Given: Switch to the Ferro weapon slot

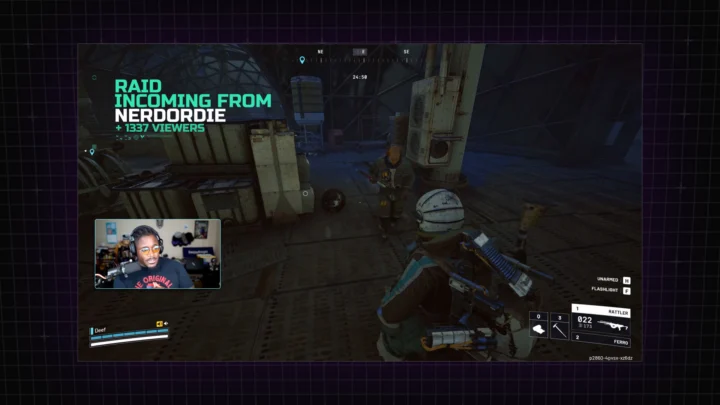Looking at the screenshot, I should coord(601,341).
